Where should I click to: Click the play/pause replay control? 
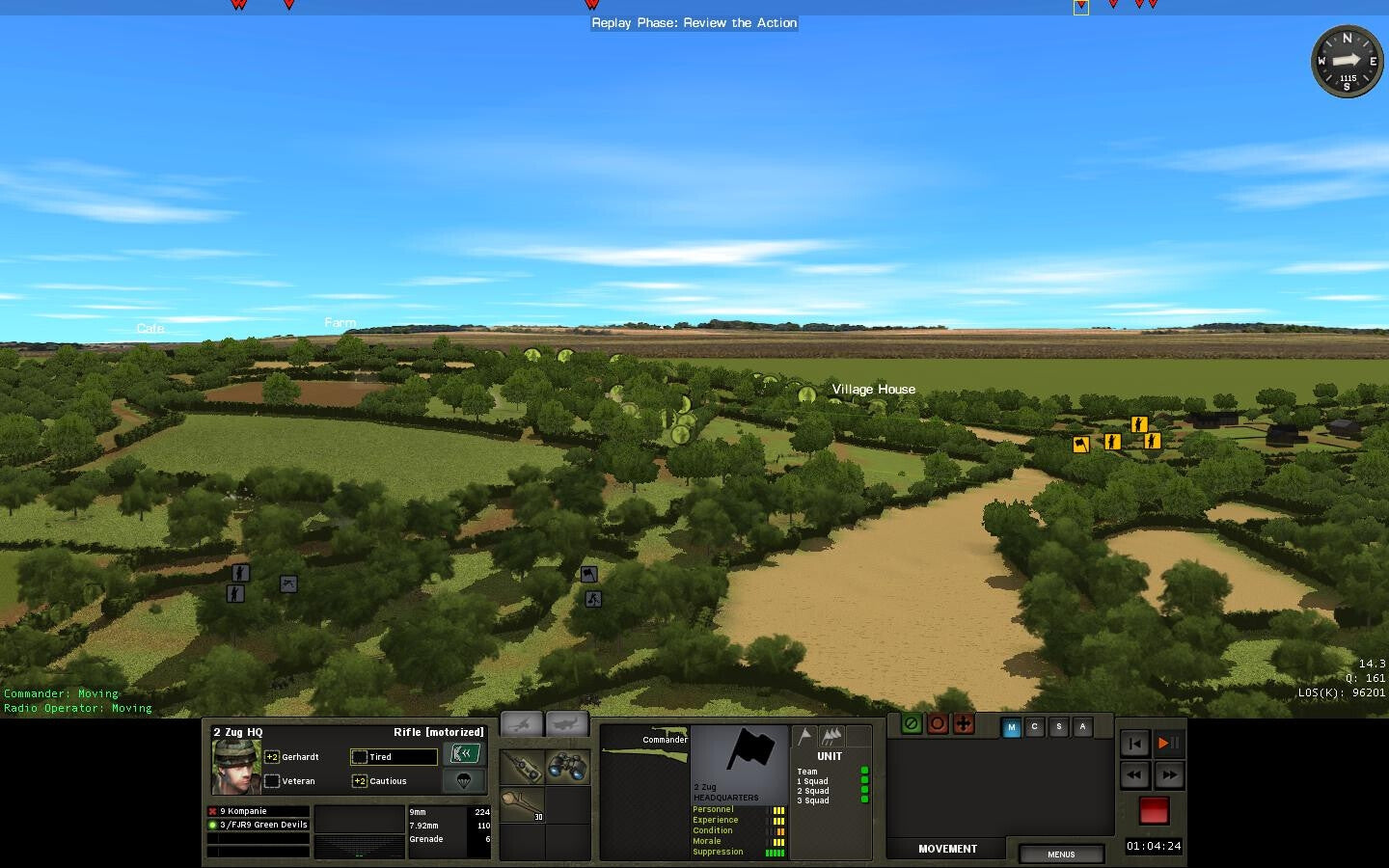coord(1168,744)
